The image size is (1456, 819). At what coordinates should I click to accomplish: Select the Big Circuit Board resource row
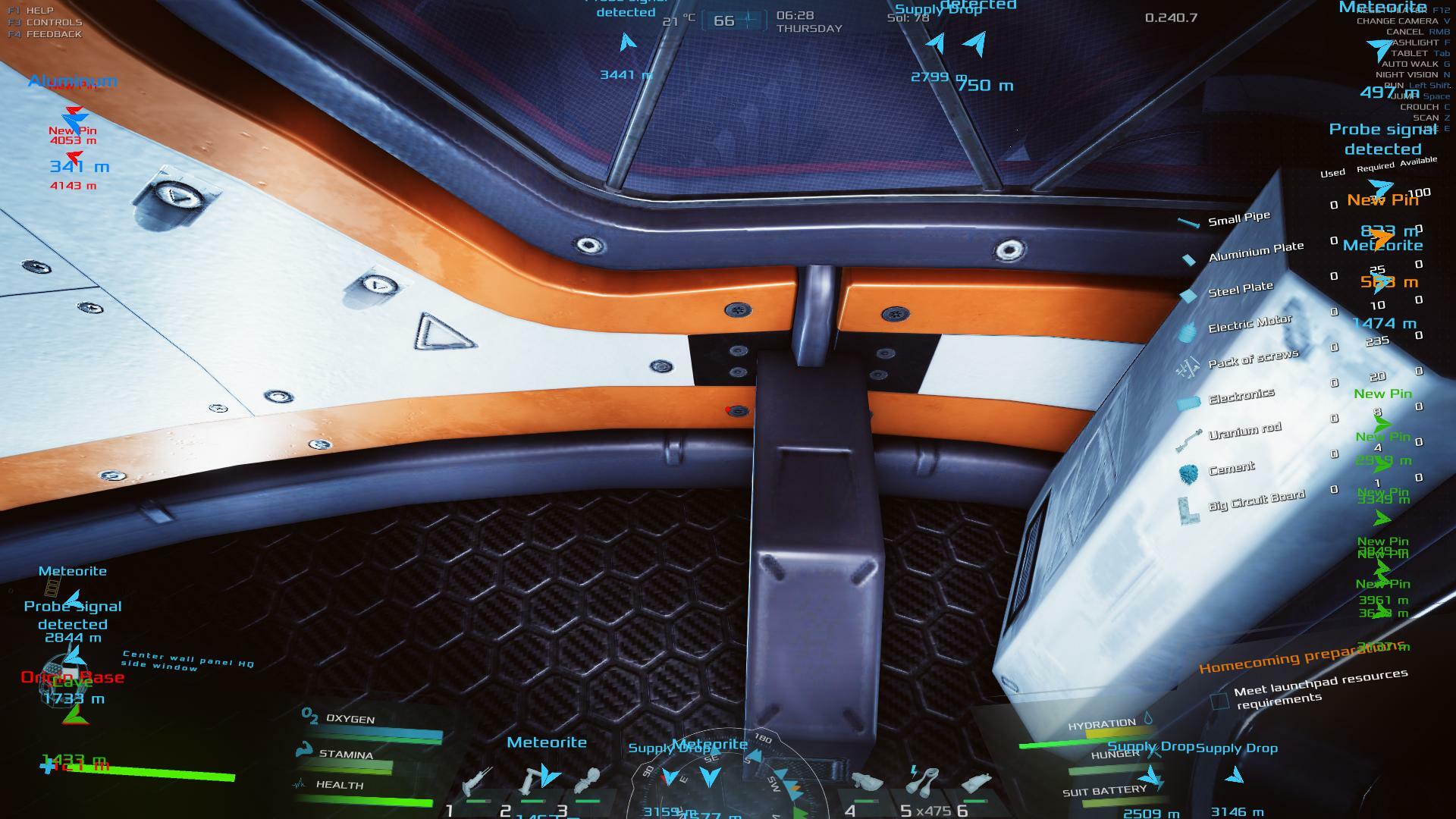tap(1256, 500)
